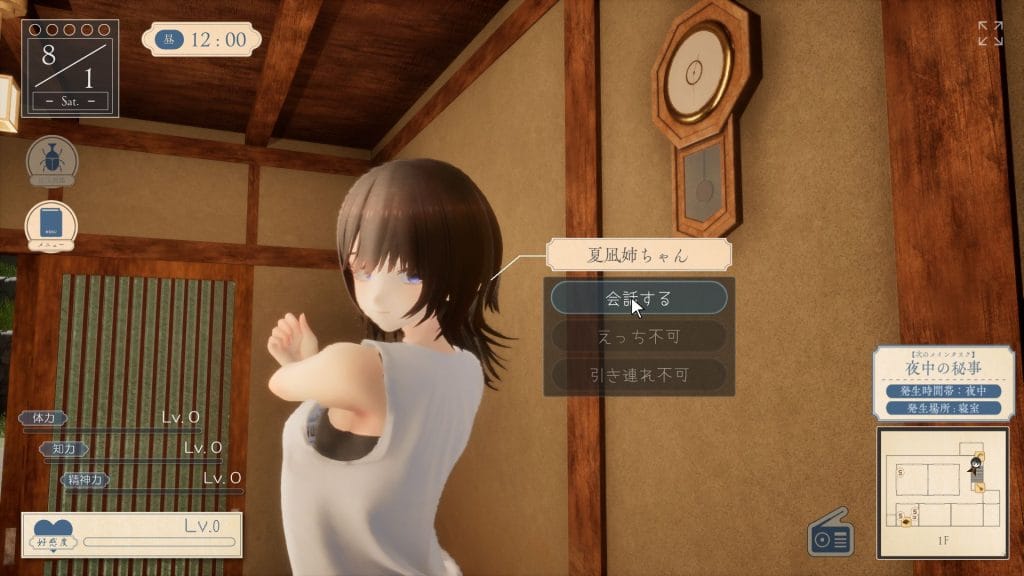Choose the 会話する dialogue option
Screen dimensions: 1024x576
point(639,298)
